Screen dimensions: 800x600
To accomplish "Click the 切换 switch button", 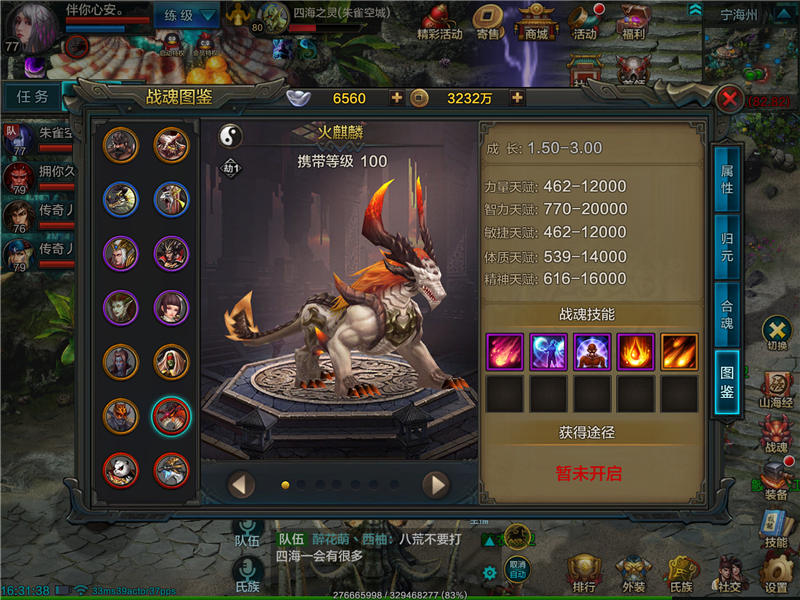I will (777, 332).
